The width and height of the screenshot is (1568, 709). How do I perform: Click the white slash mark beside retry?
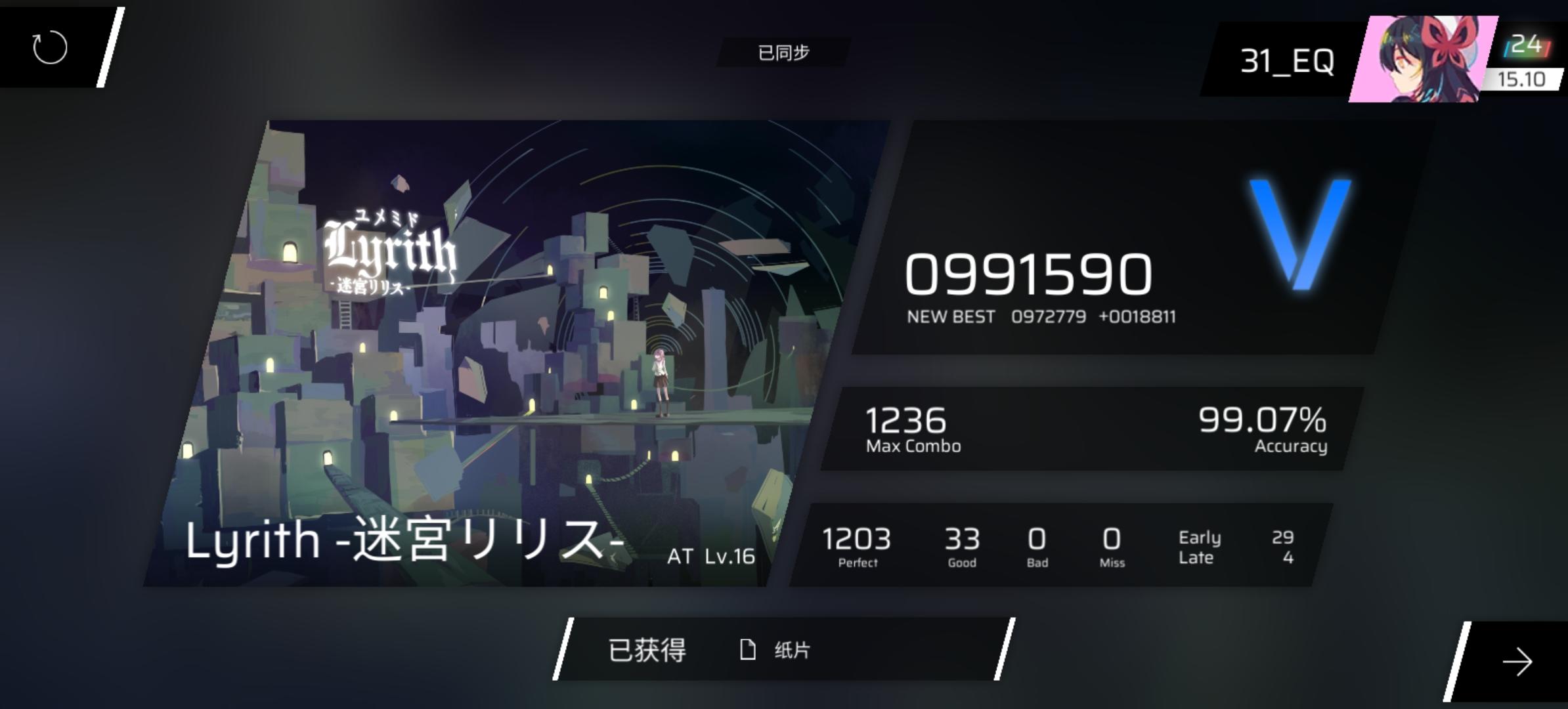110,46
